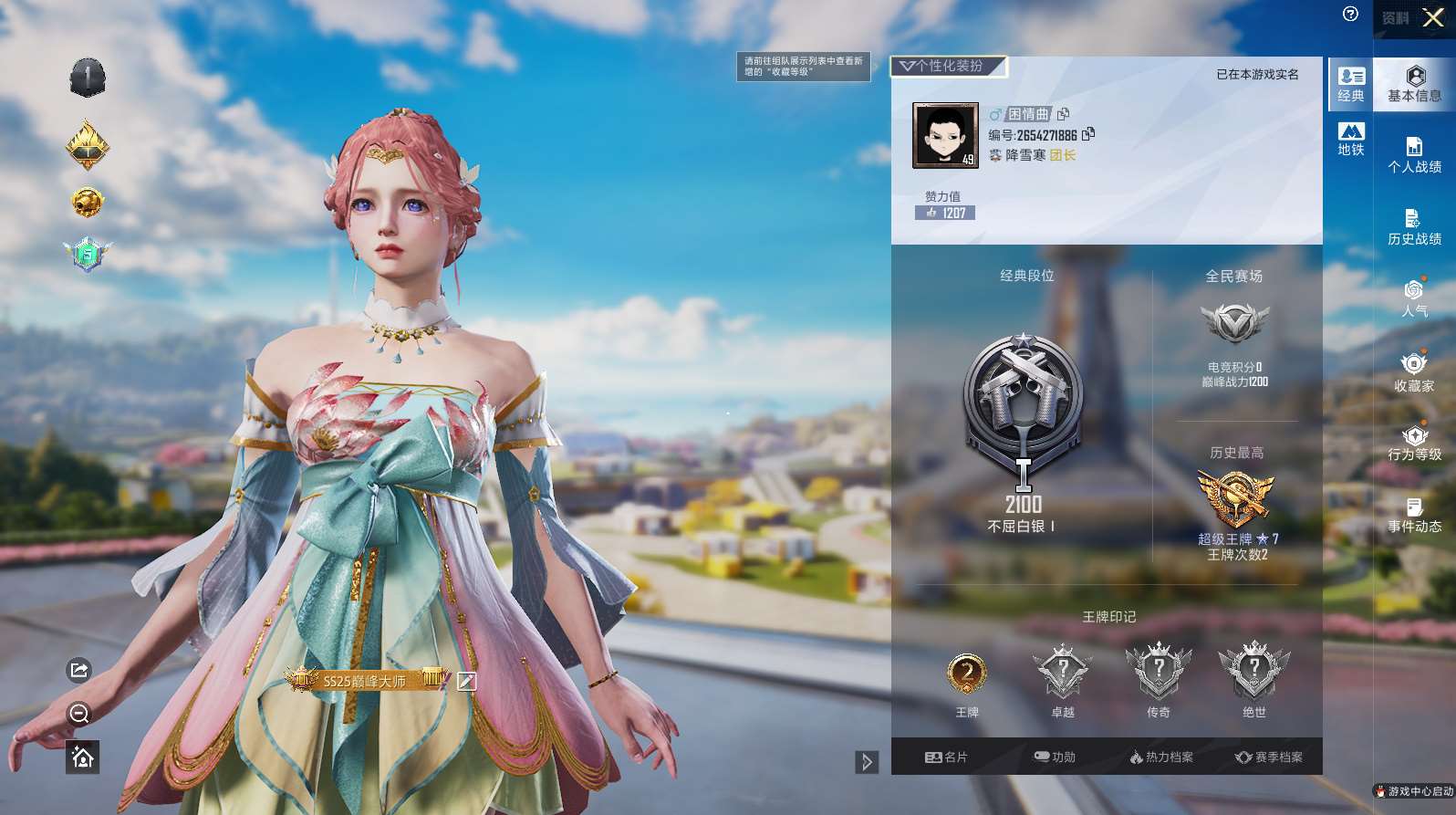Open the help question mark icon
Viewport: 1456px width, 815px height.
pos(1351,14)
